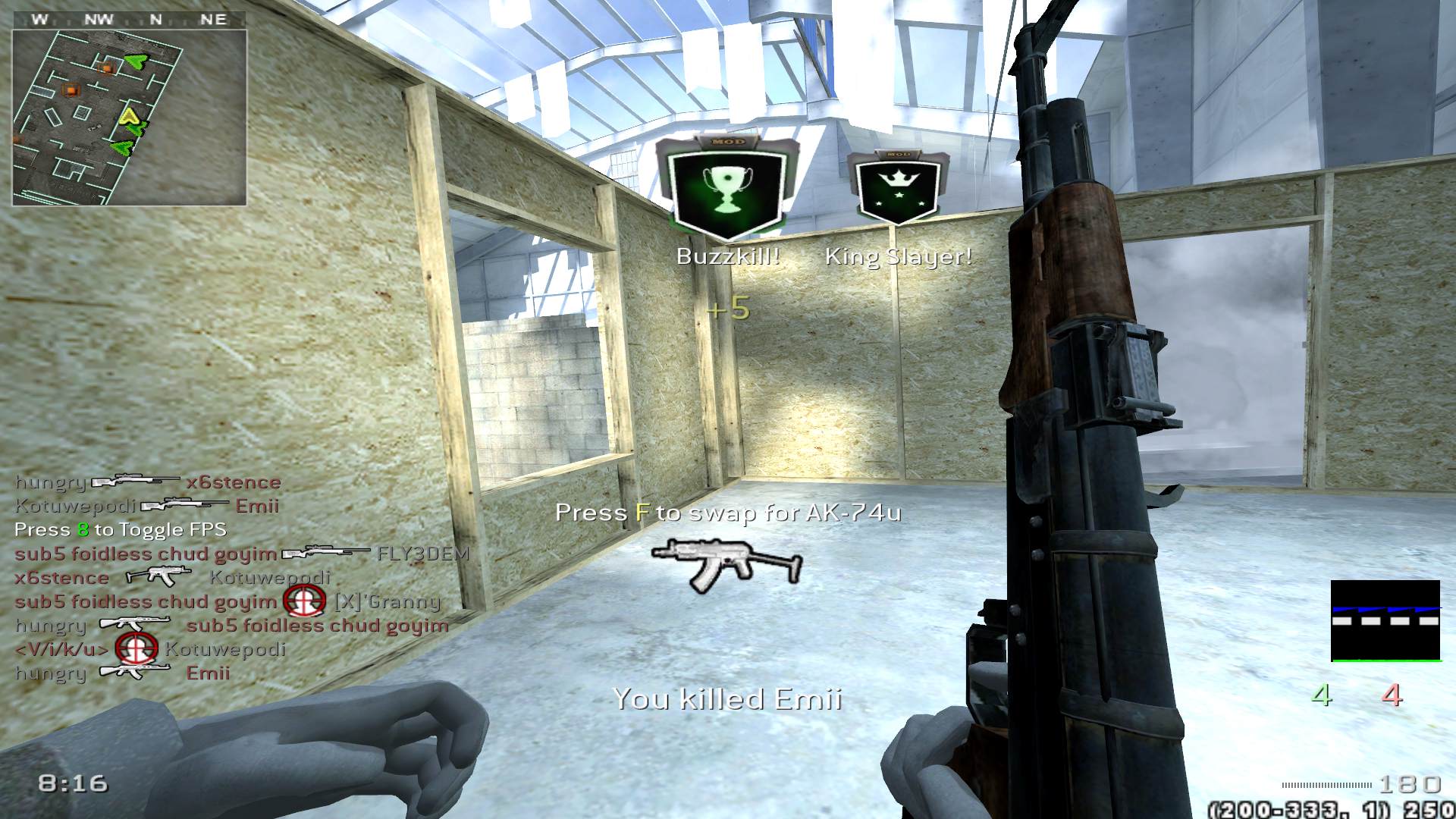The image size is (1456, 819).
Task: Click the black FPS graph panel
Action: pos(1385,620)
